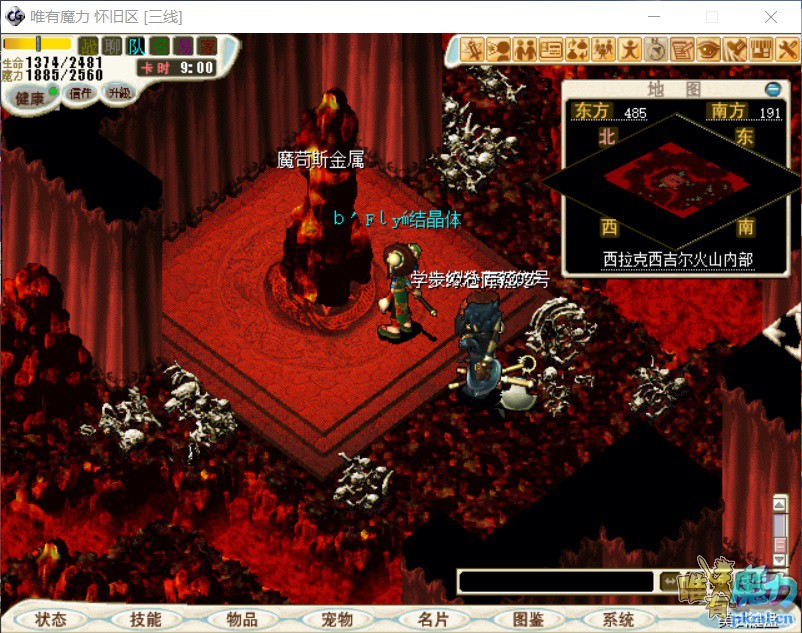Open the 物品 items menu
The image size is (802, 633).
pyautogui.click(x=241, y=619)
